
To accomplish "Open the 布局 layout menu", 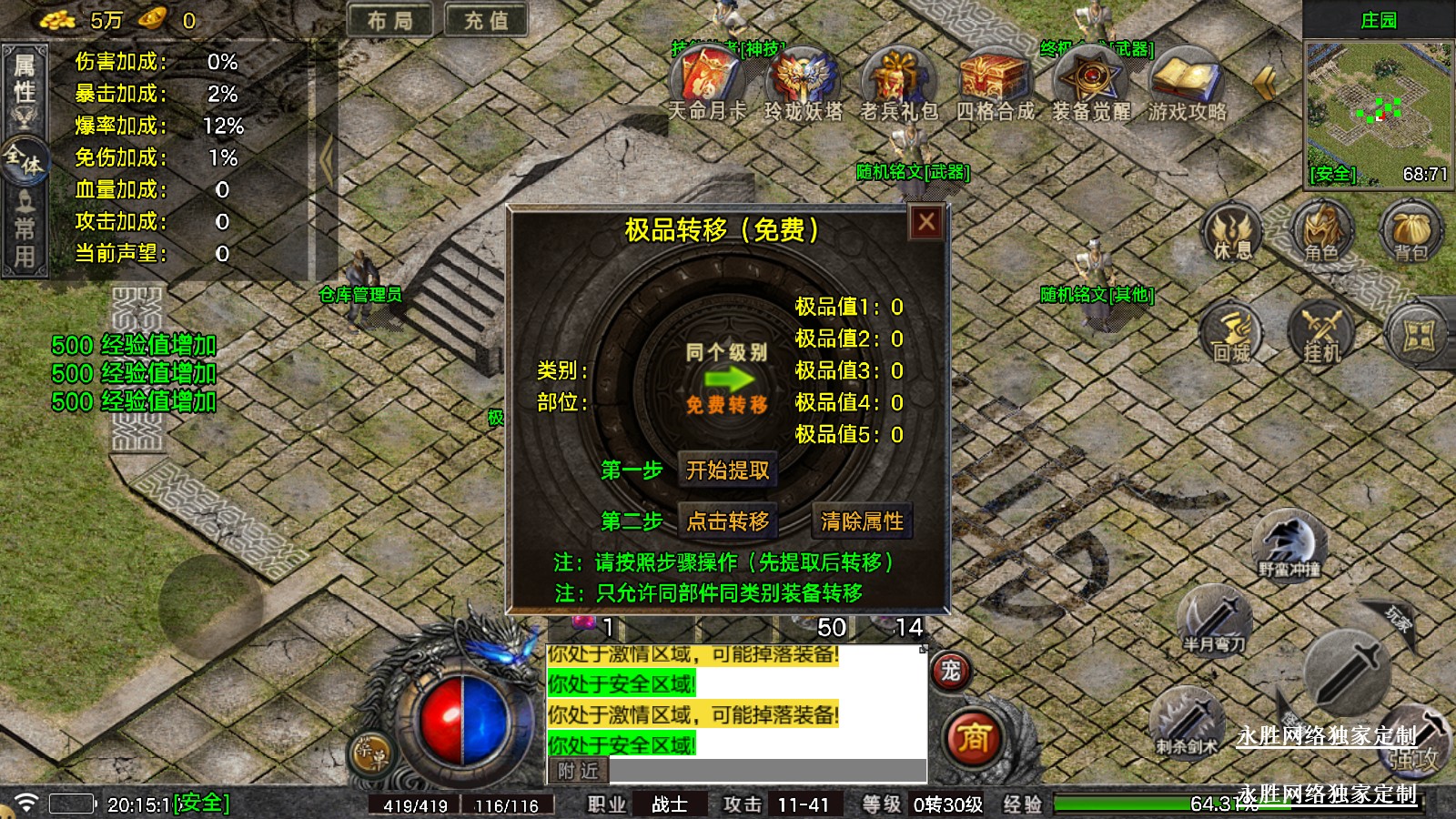I will [x=390, y=20].
